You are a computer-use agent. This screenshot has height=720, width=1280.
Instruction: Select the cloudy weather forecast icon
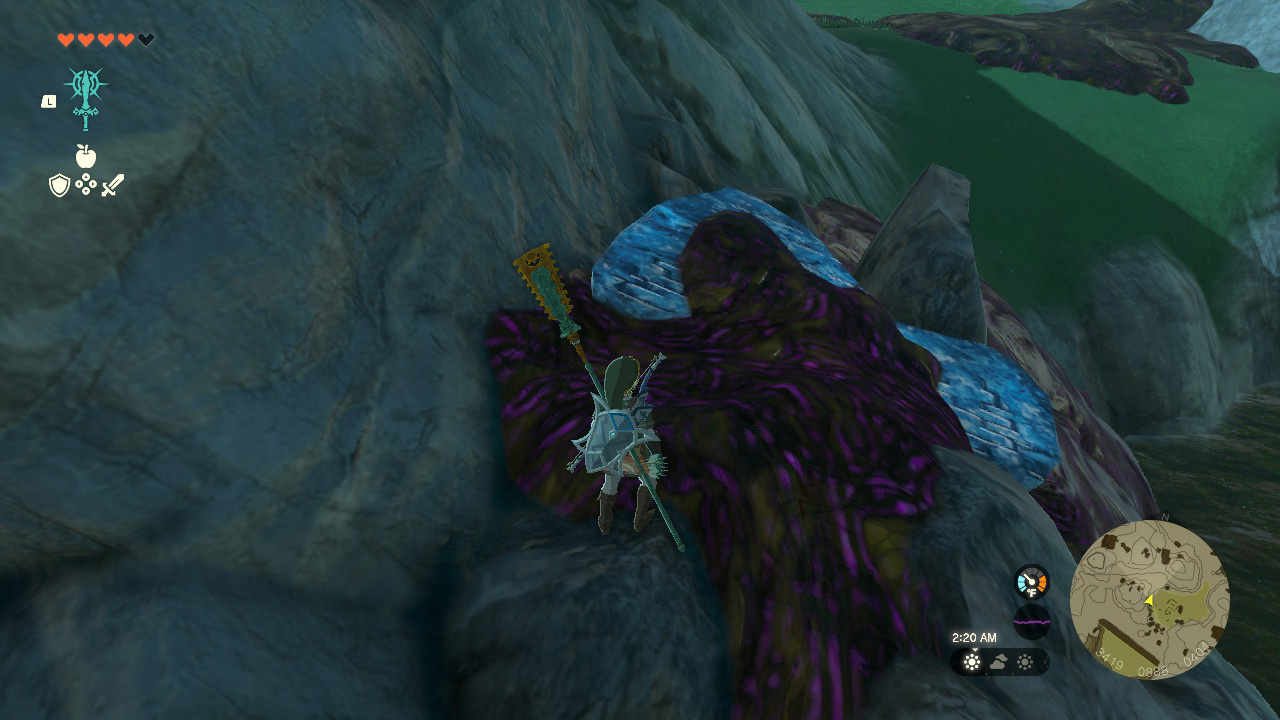pos(998,660)
